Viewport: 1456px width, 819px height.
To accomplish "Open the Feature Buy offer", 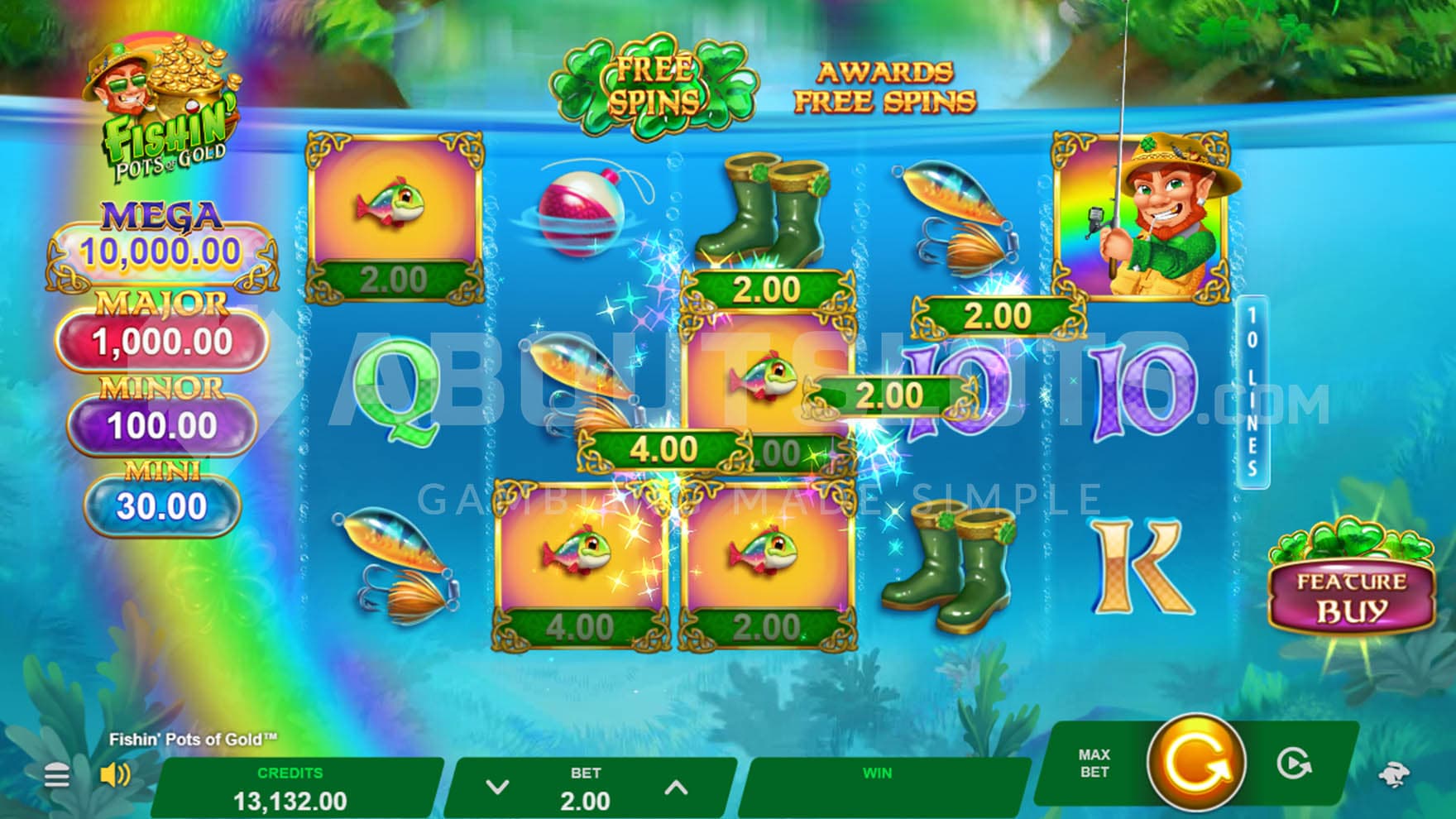I will point(1351,596).
